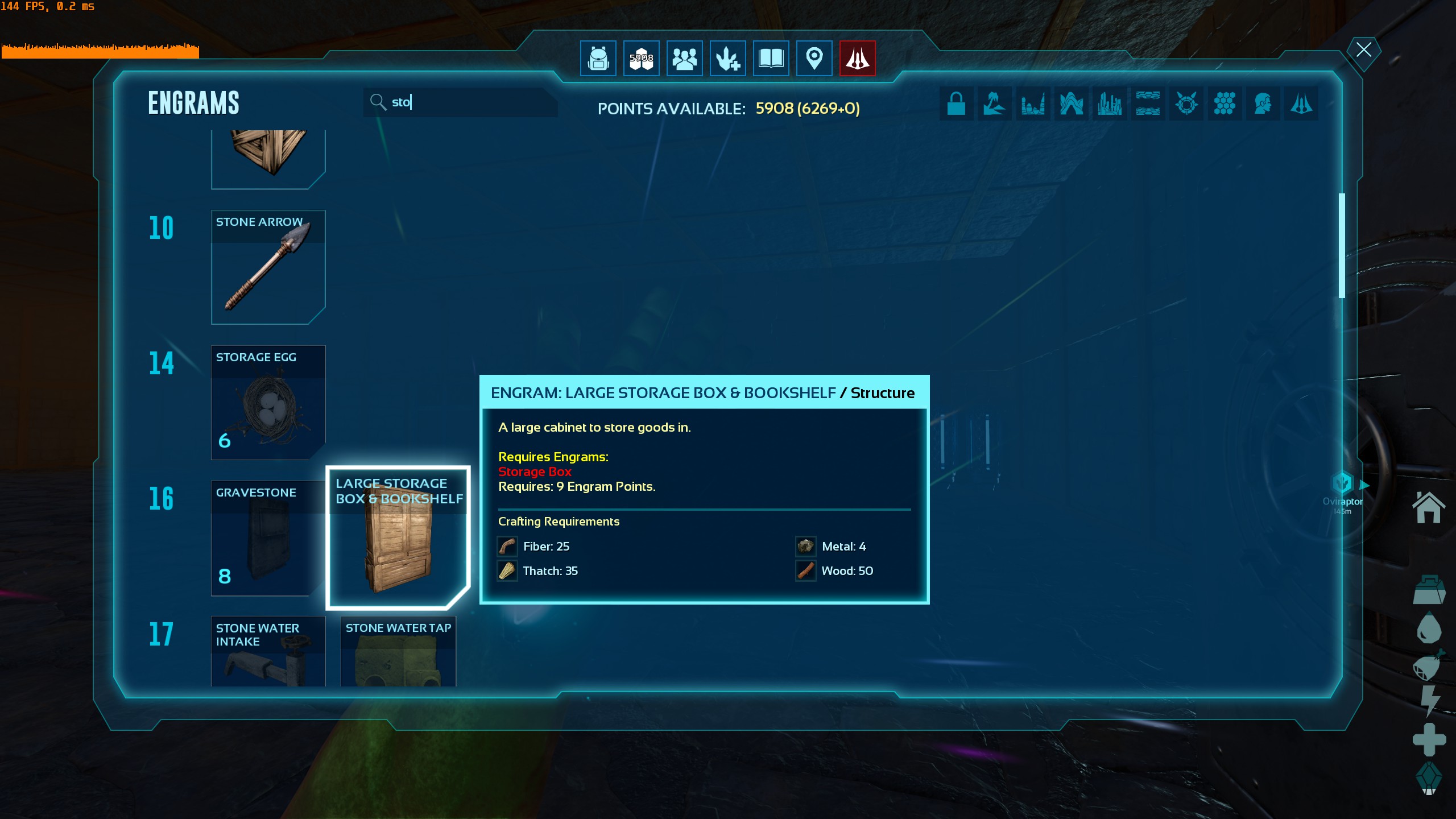1456x819 pixels.
Task: Toggle the honeycomb hexagon filter
Action: (x=1225, y=104)
